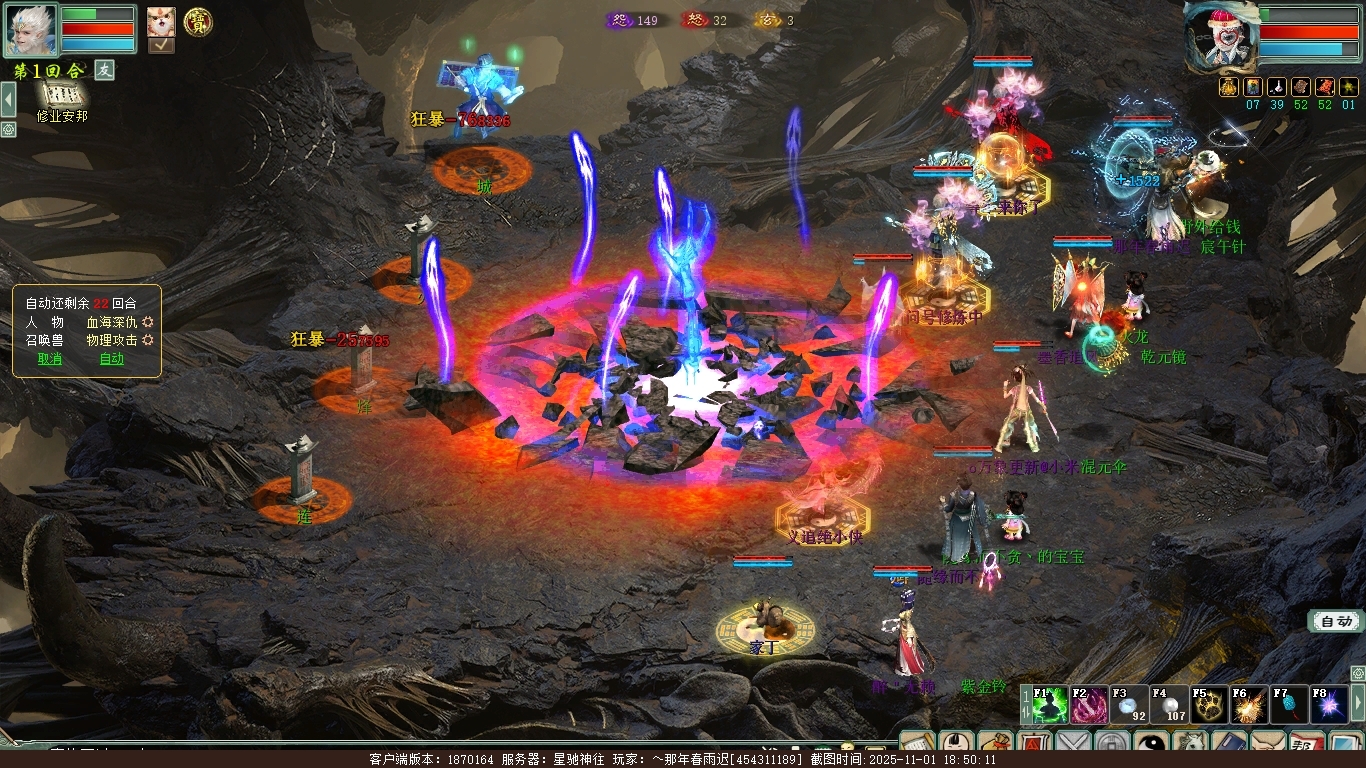Toggle the 自动 auto-battle button on the right edge
The width and height of the screenshot is (1366, 768).
click(x=1336, y=622)
